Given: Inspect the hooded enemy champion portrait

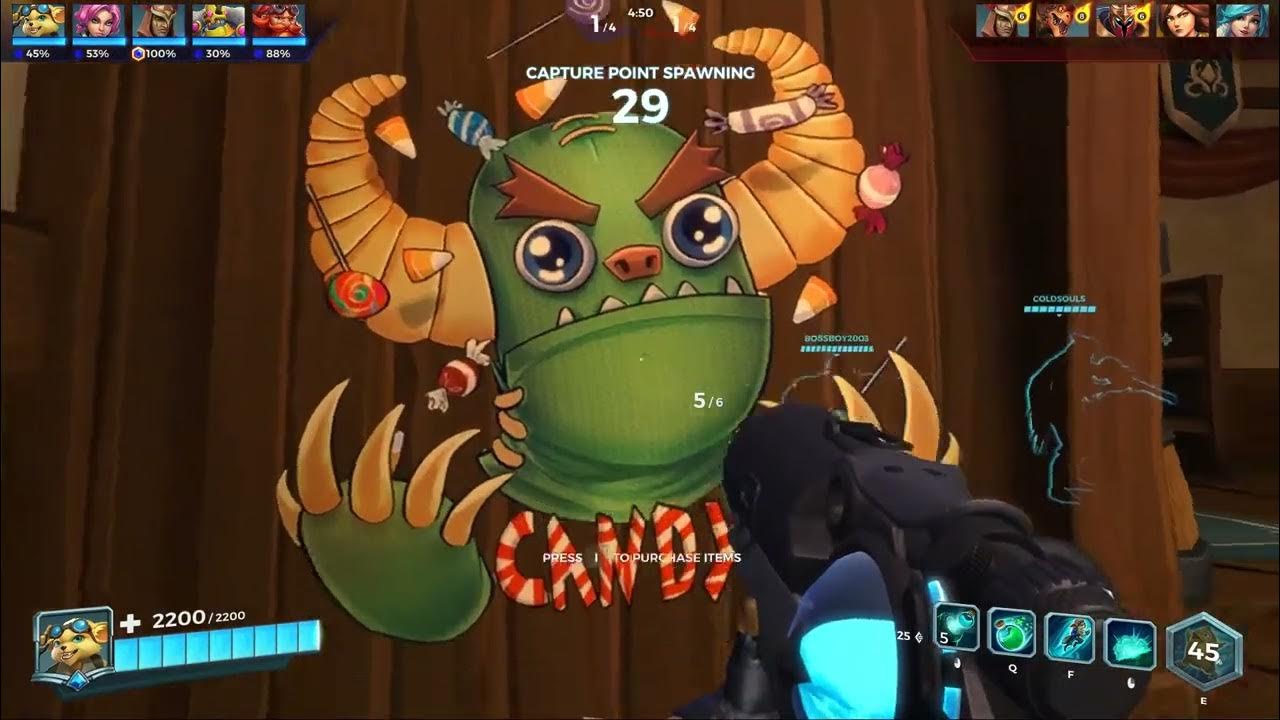Looking at the screenshot, I should pyautogui.click(x=1001, y=20).
